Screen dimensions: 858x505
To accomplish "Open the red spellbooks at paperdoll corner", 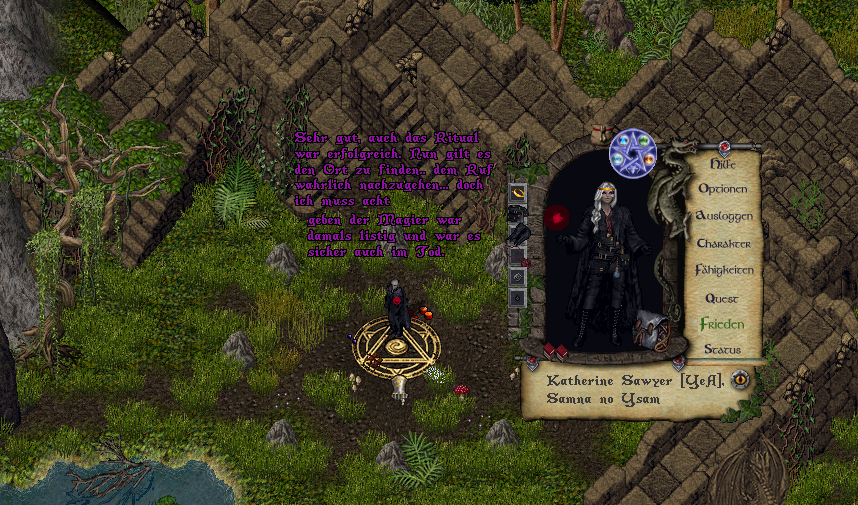I will (x=555, y=350).
